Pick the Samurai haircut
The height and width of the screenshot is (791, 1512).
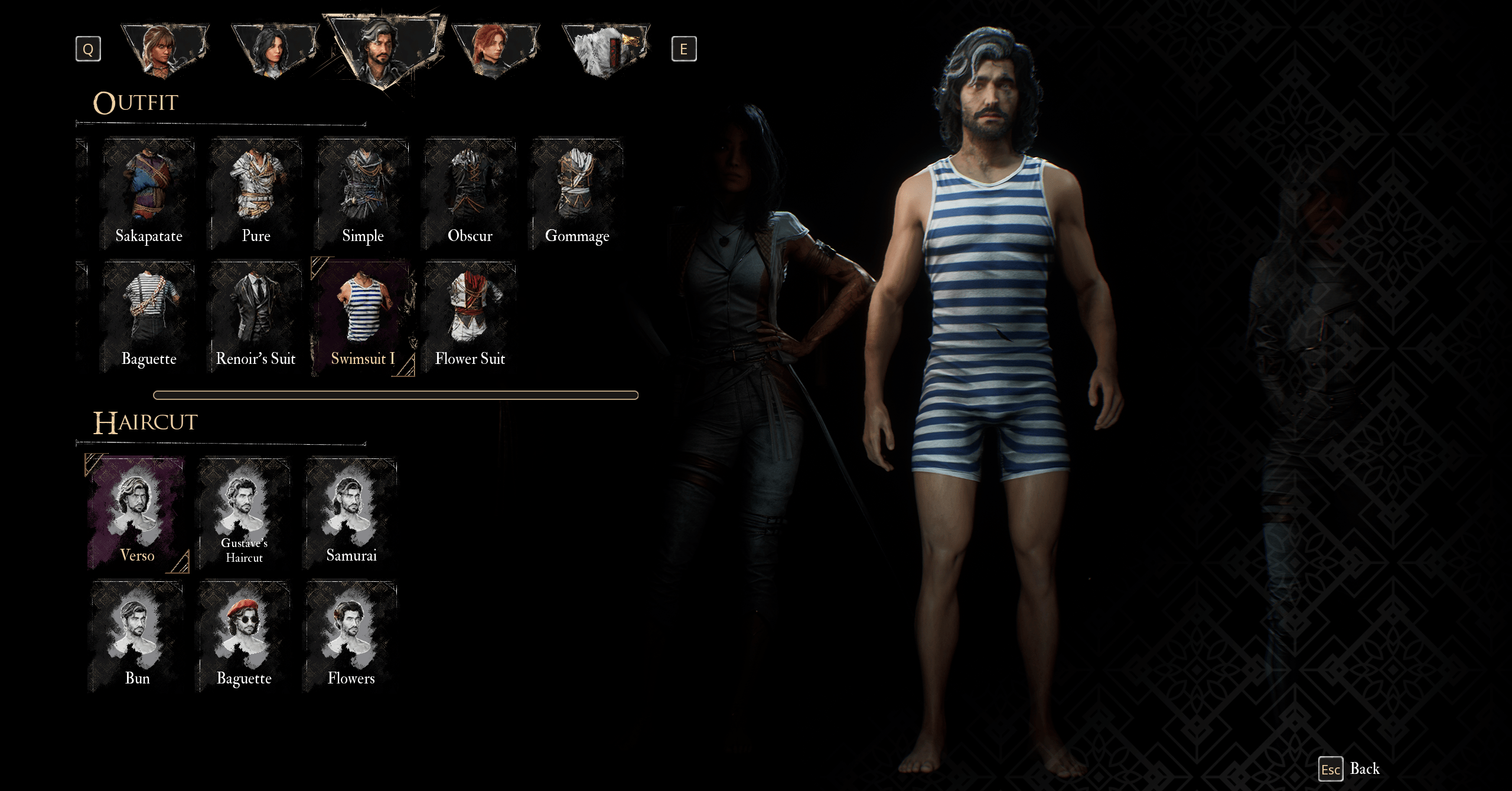[x=351, y=513]
